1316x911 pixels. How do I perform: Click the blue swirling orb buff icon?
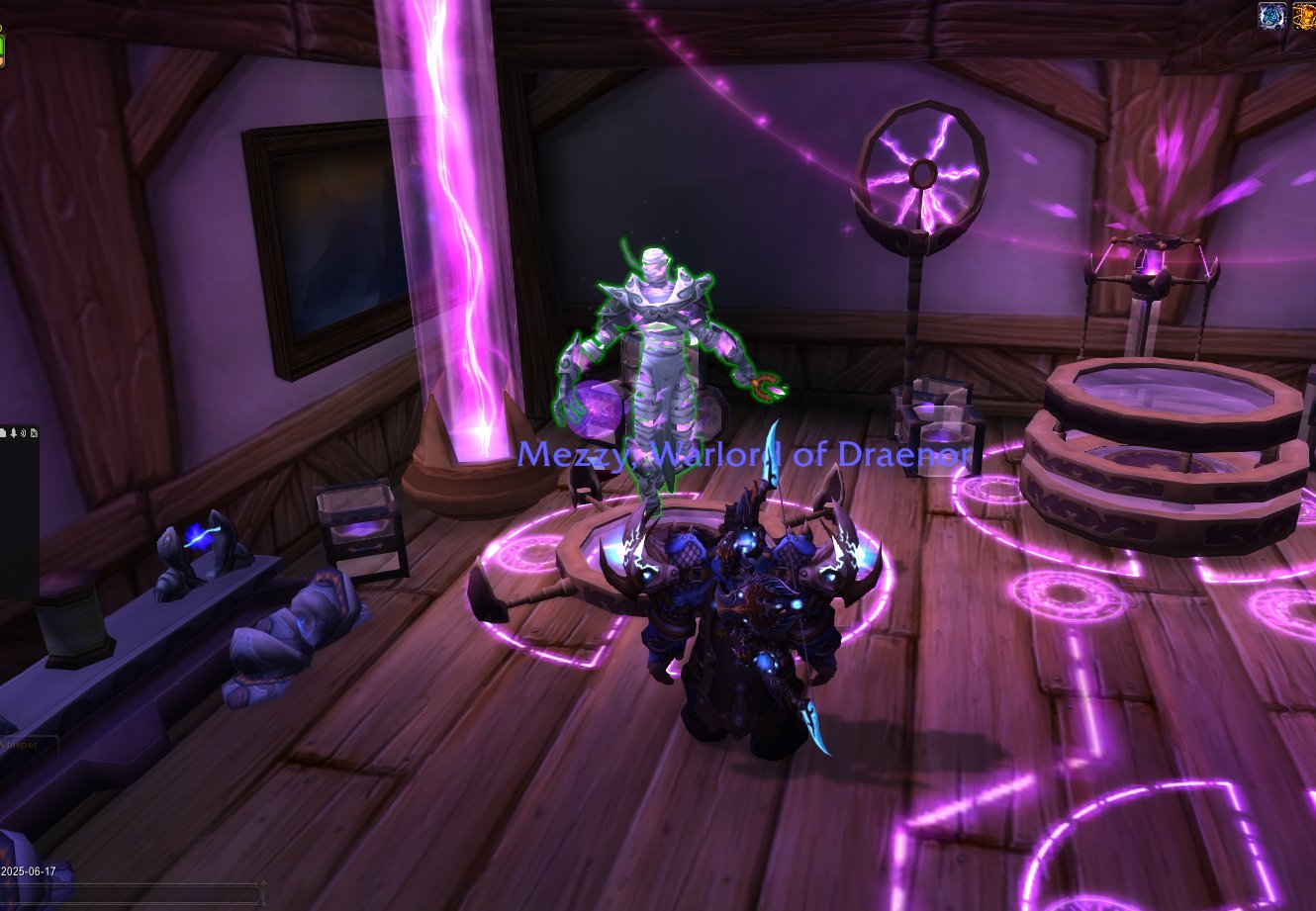tap(1271, 15)
